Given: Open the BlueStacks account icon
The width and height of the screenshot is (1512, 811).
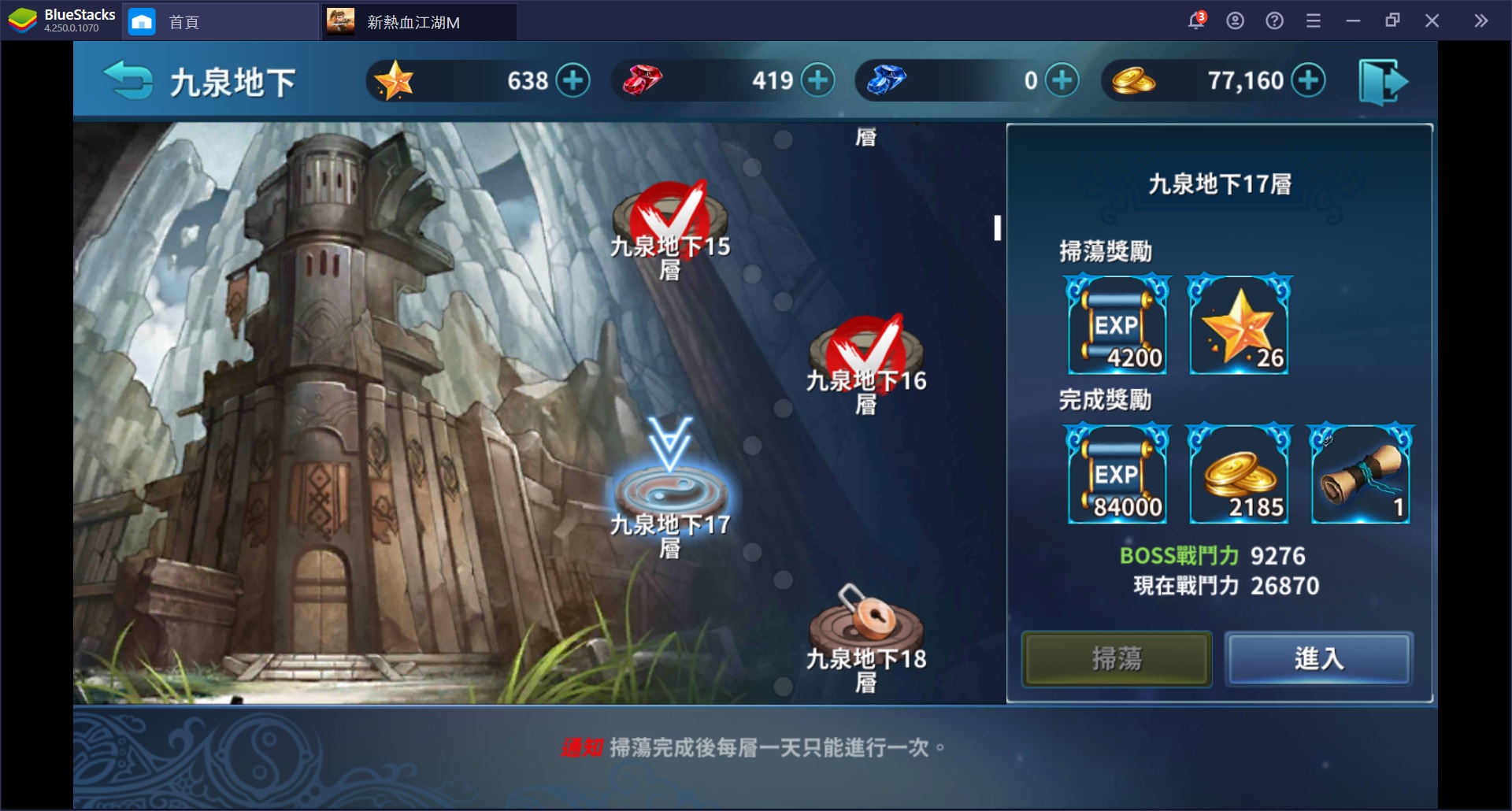Looking at the screenshot, I should pyautogui.click(x=1235, y=20).
